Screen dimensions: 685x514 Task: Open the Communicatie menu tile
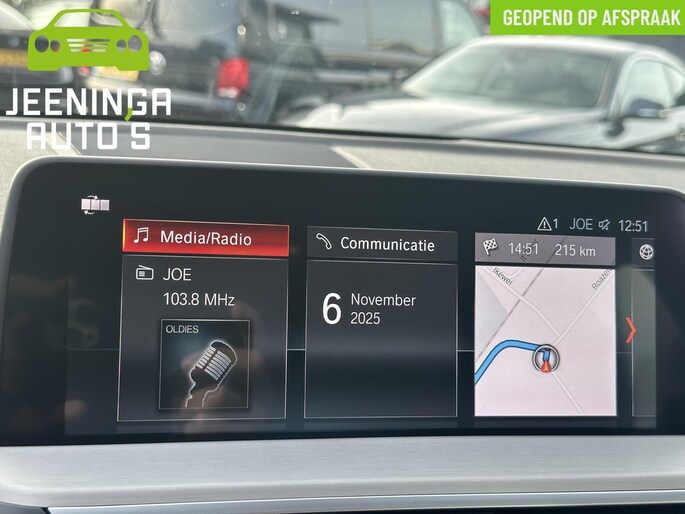pyautogui.click(x=381, y=243)
